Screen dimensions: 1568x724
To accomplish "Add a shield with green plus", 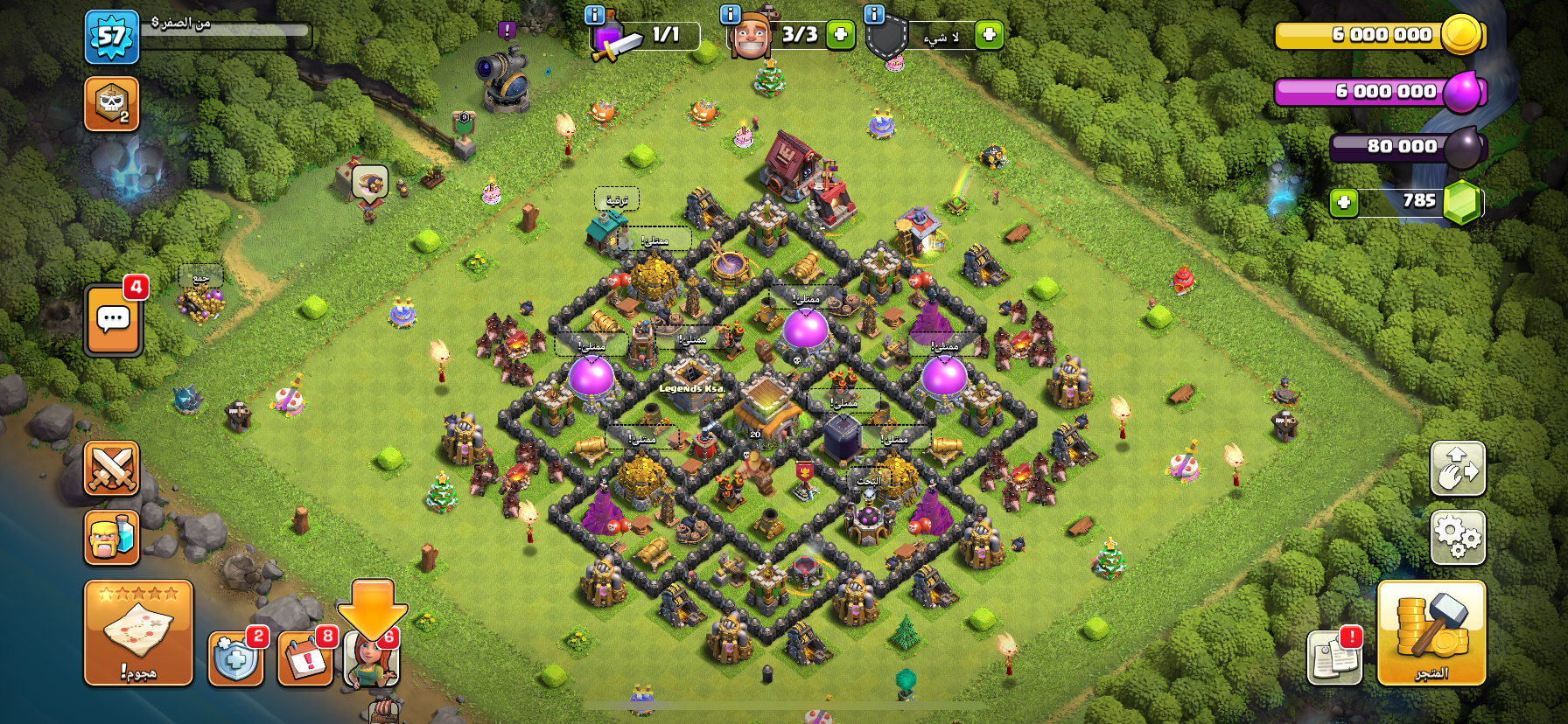I will [989, 35].
